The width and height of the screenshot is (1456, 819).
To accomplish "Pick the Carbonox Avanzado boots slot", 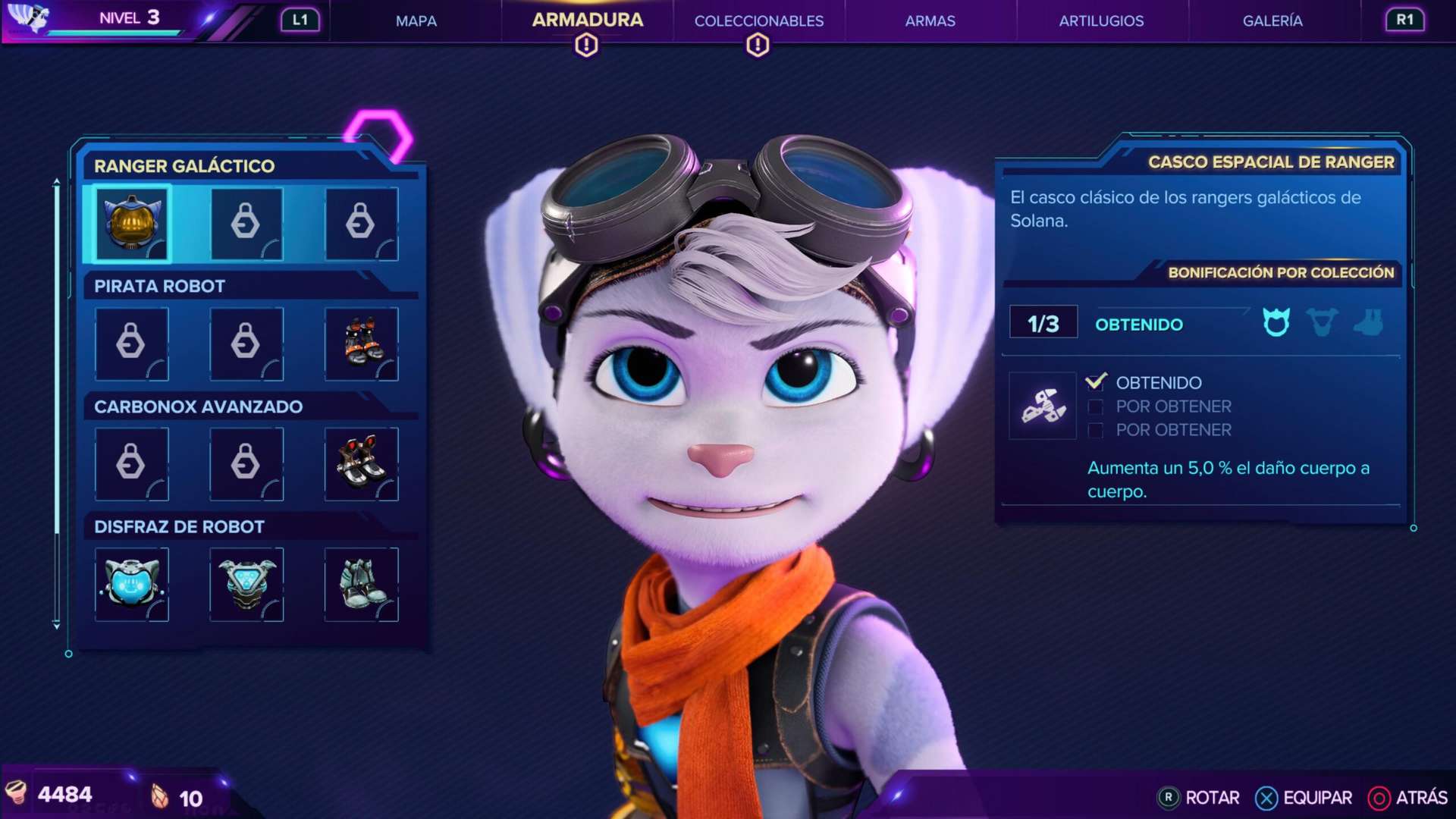I will click(x=362, y=463).
